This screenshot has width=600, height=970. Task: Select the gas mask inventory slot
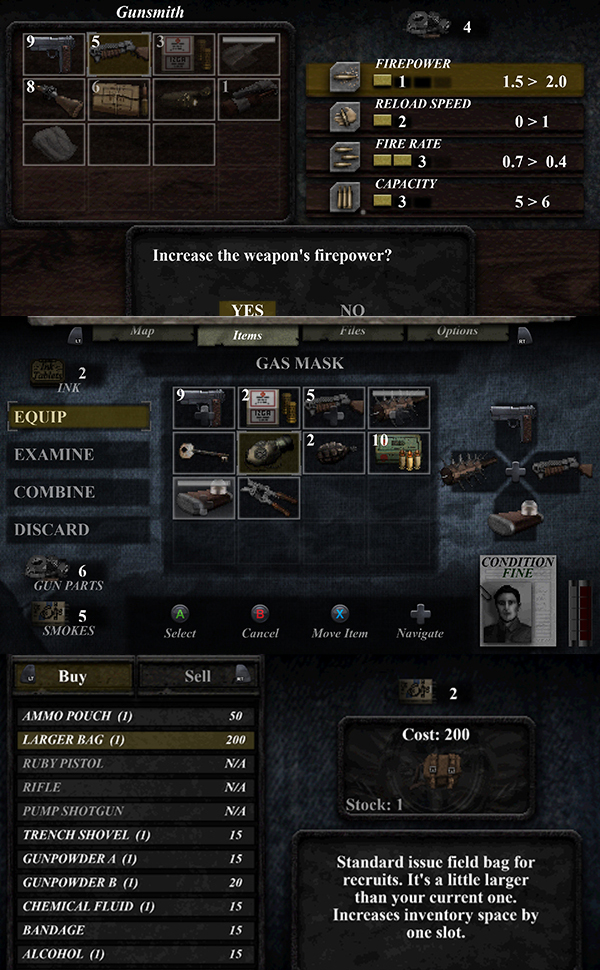click(269, 452)
